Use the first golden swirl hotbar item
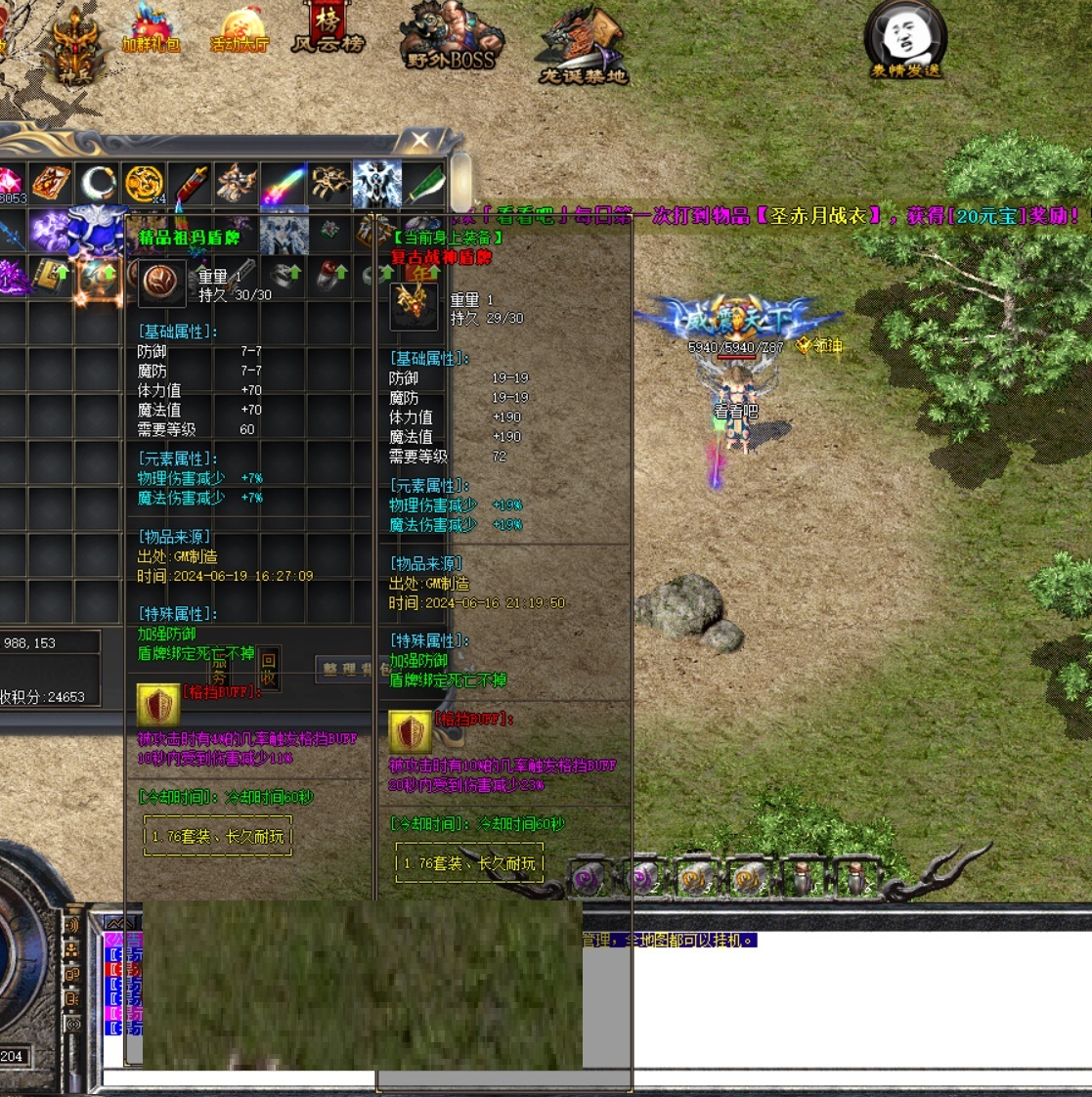Viewport: 1092px width, 1097px height. 695,879
